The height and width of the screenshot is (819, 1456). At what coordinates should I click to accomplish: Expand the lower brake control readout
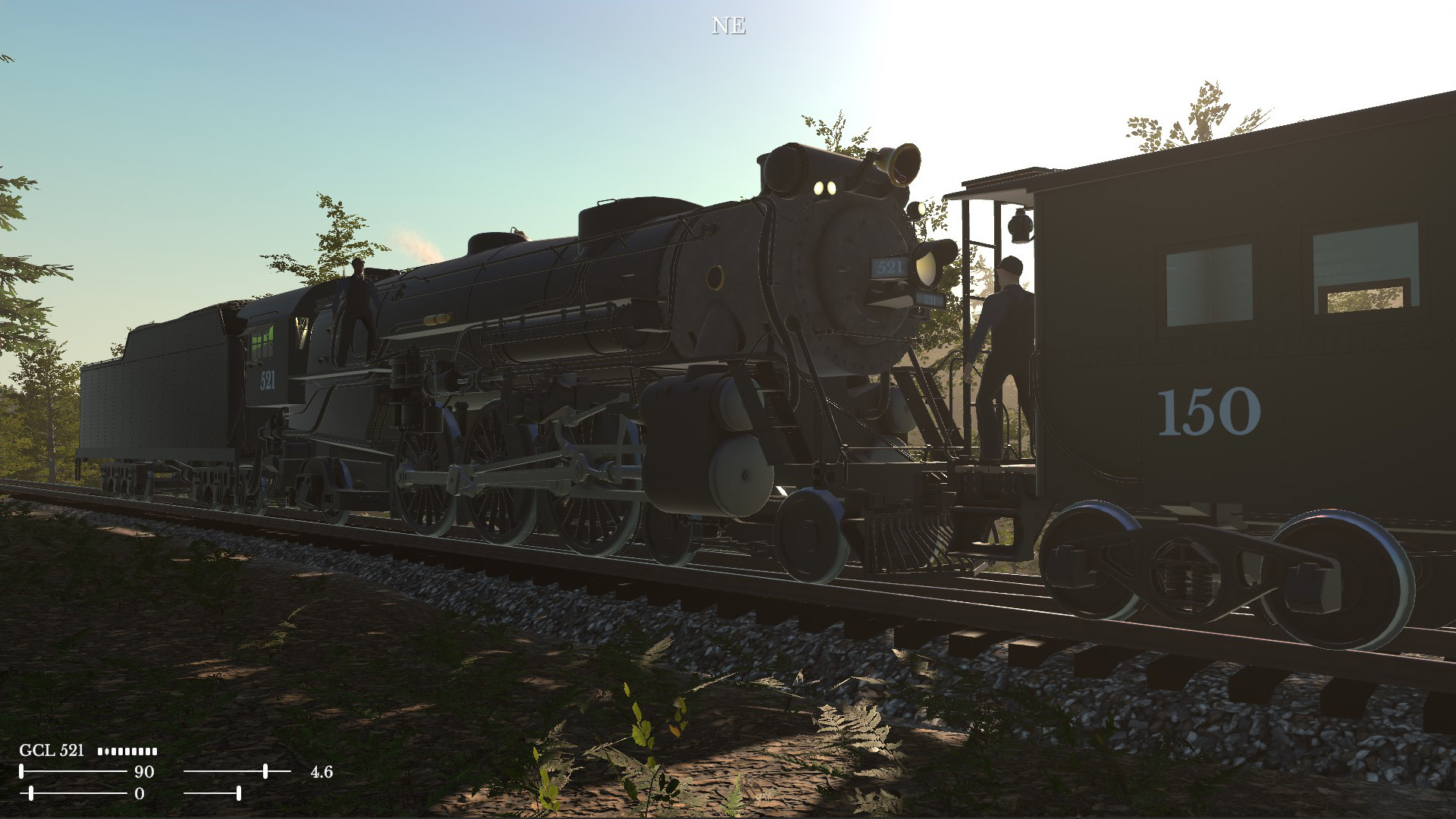[141, 792]
